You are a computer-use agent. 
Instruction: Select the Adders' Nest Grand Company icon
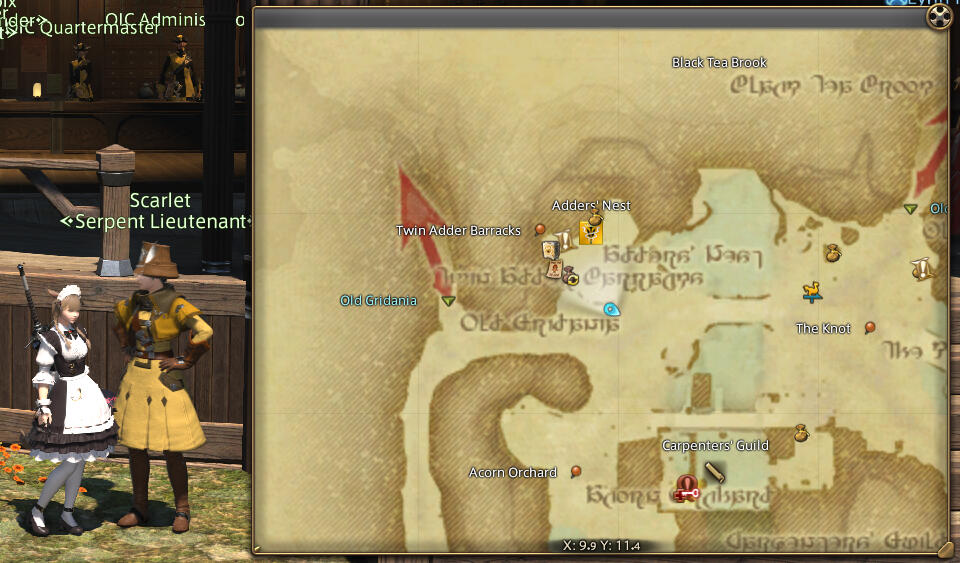pos(591,233)
